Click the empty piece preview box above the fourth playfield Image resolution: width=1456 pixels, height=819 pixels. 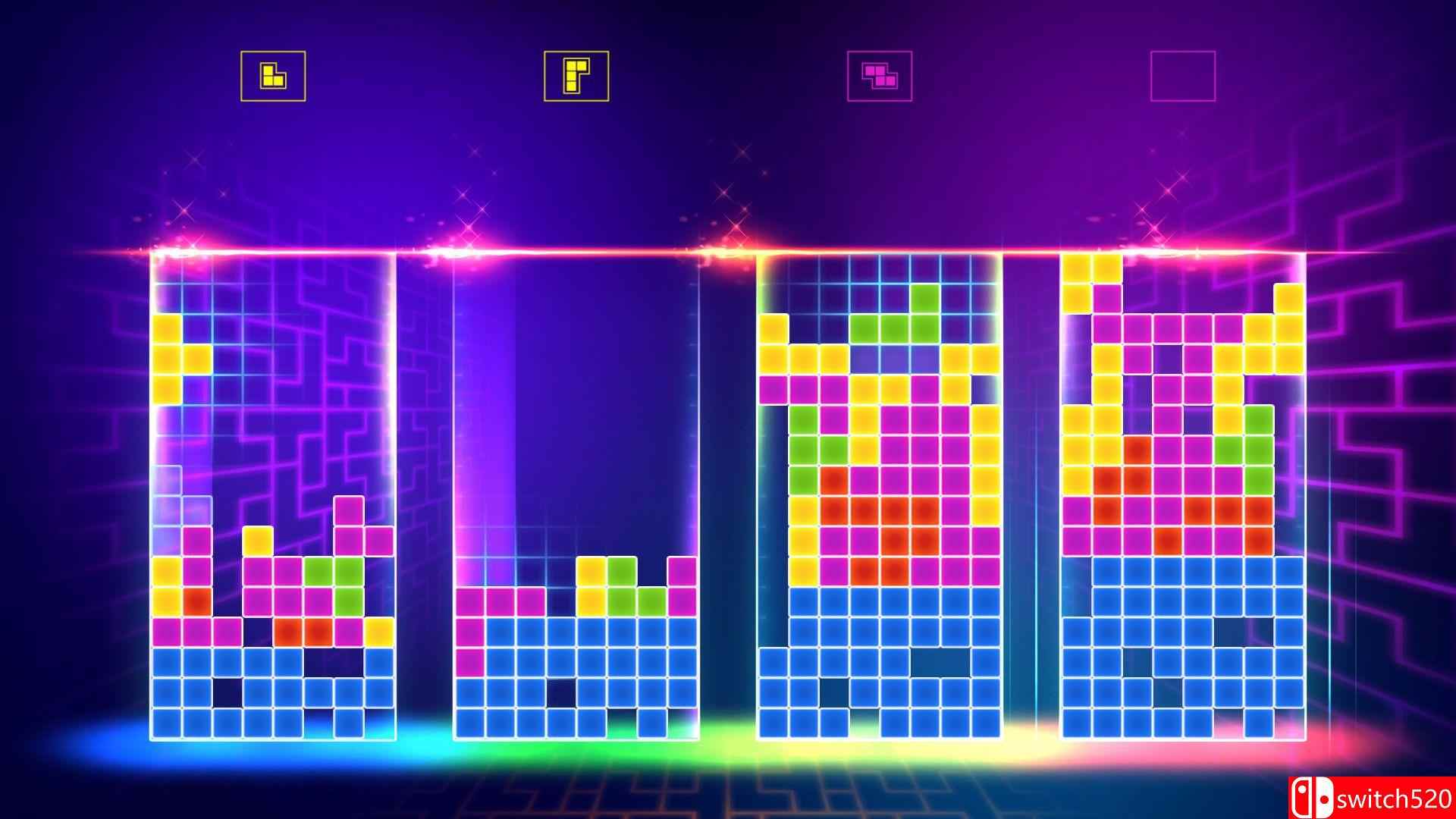pyautogui.click(x=1181, y=75)
